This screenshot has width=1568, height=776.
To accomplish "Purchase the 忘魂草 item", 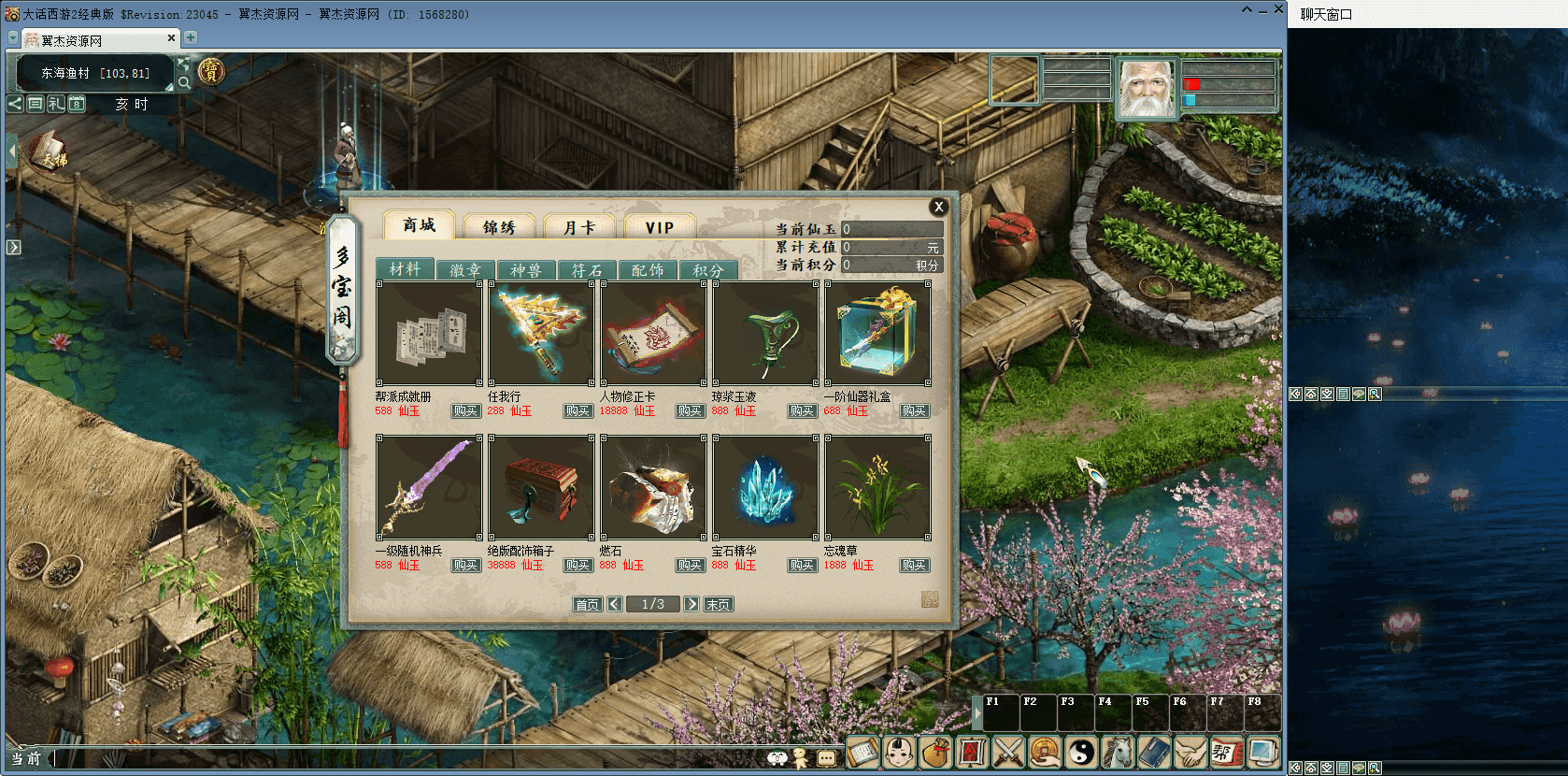I will click(914, 566).
